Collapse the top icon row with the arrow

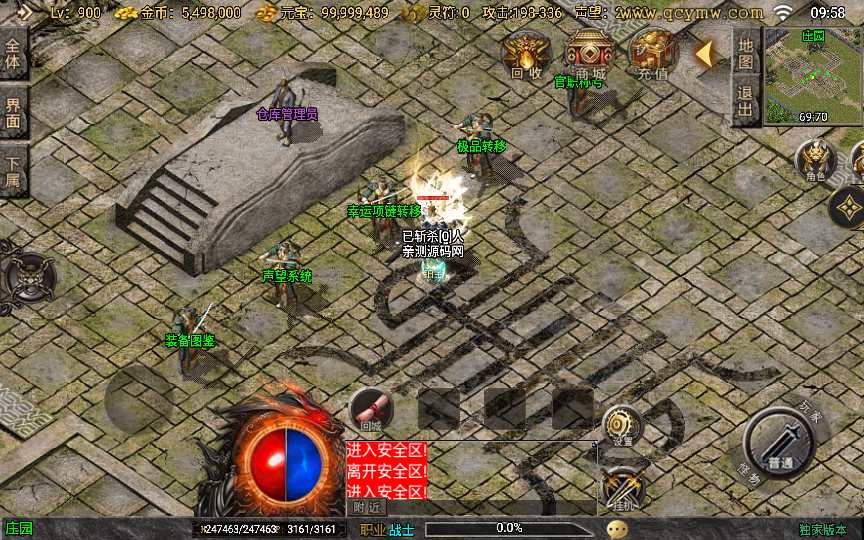click(x=705, y=54)
